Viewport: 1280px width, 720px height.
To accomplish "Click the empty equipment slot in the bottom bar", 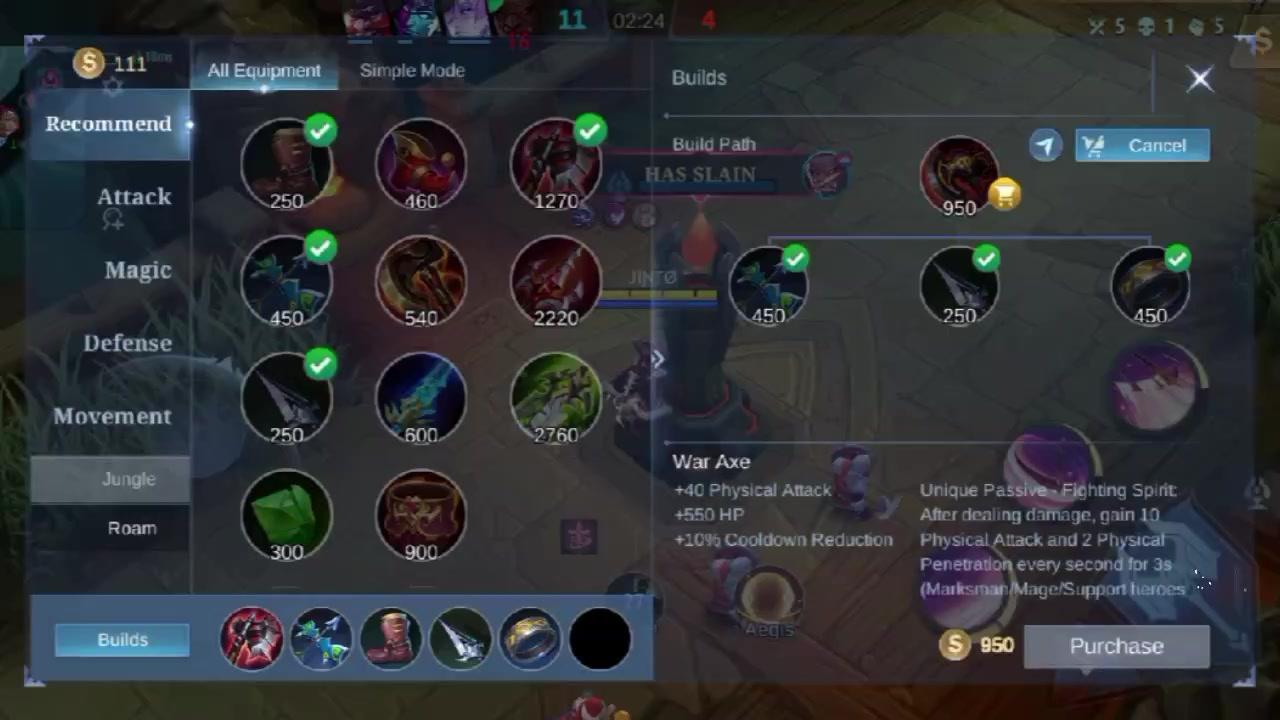I will 599,638.
